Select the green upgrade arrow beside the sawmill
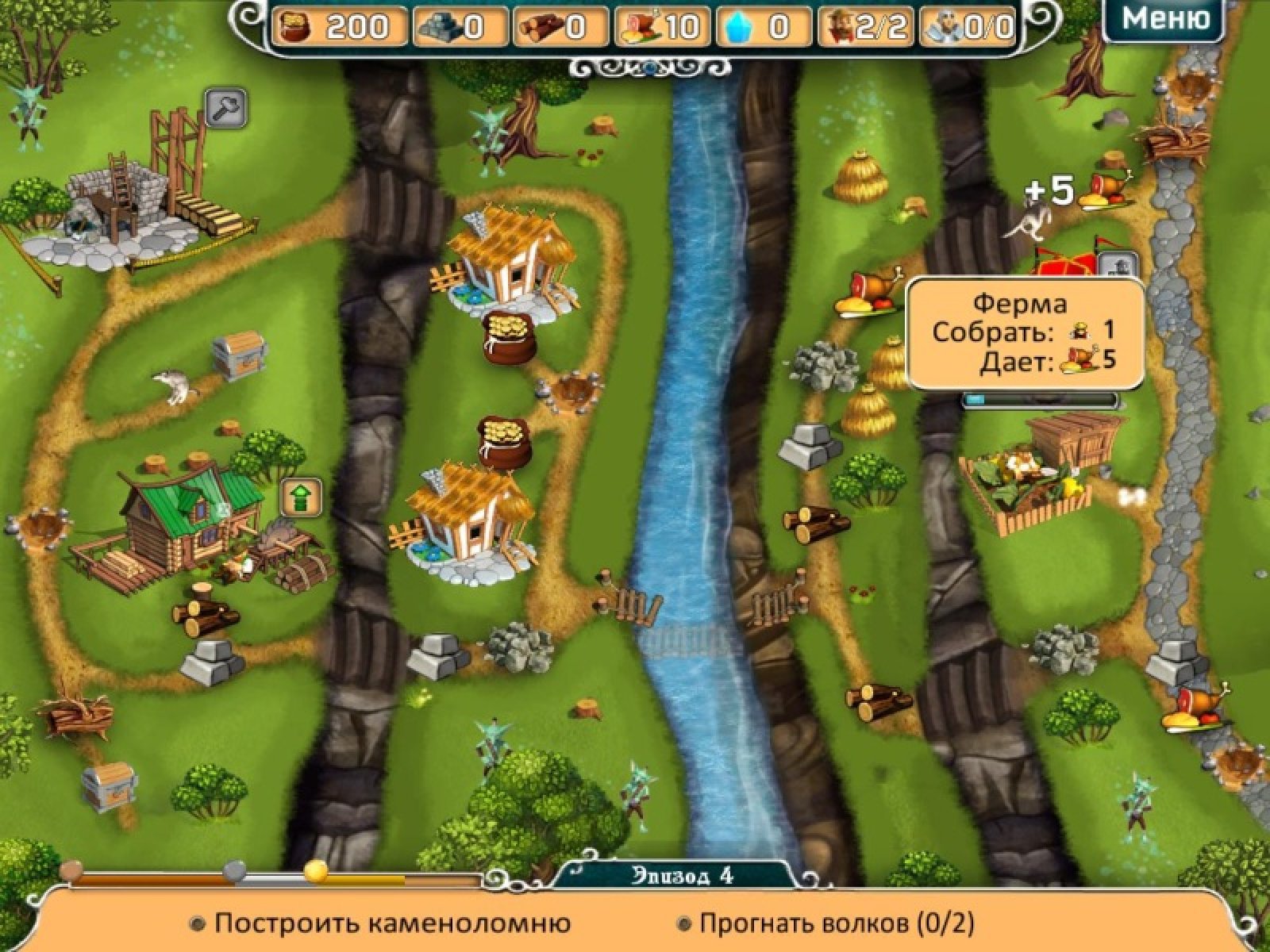1270x952 pixels. tap(302, 497)
